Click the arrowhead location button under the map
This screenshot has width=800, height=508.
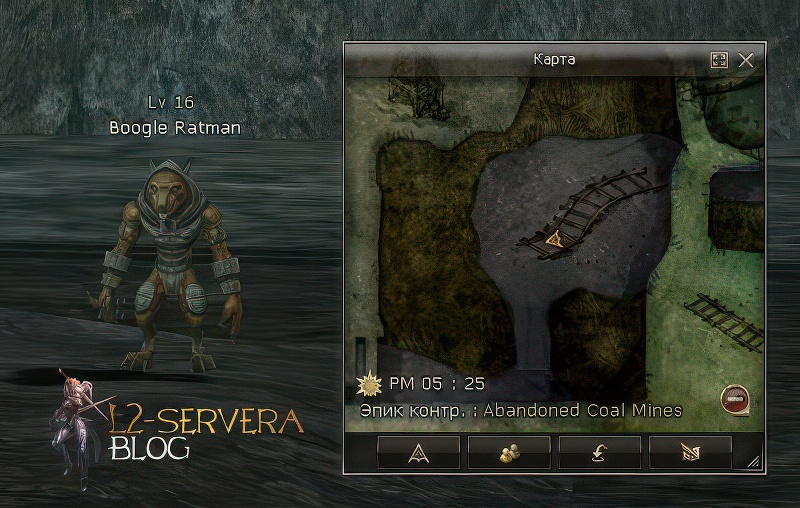coord(418,453)
